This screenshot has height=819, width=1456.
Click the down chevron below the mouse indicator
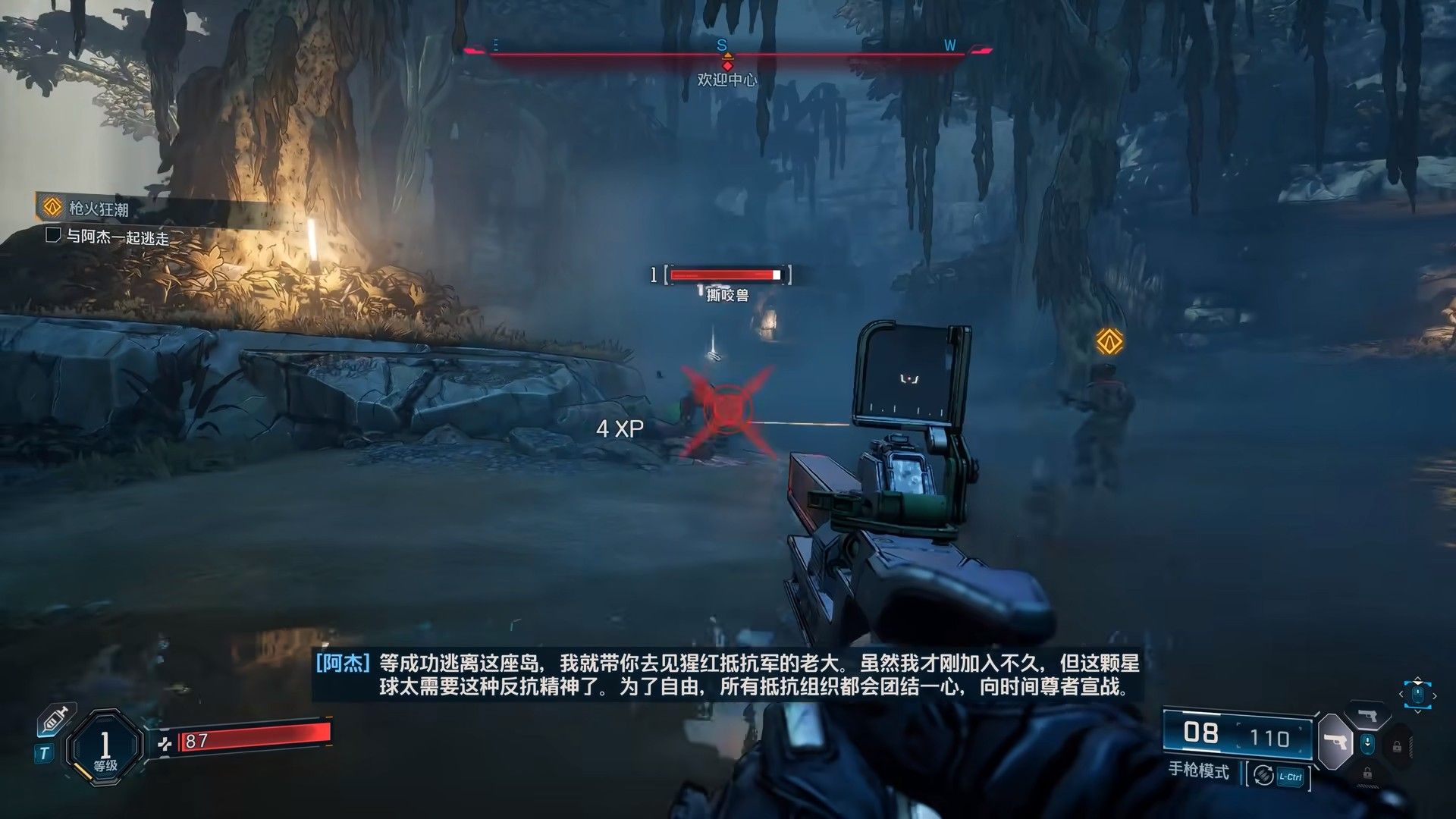pos(1418,711)
